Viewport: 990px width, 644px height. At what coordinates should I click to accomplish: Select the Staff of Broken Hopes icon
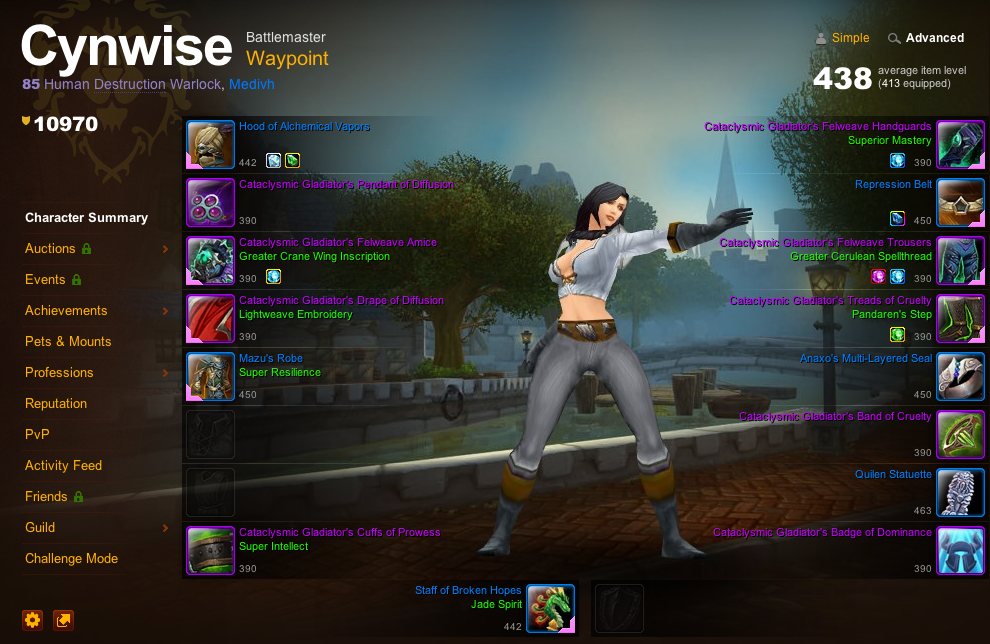[550, 609]
